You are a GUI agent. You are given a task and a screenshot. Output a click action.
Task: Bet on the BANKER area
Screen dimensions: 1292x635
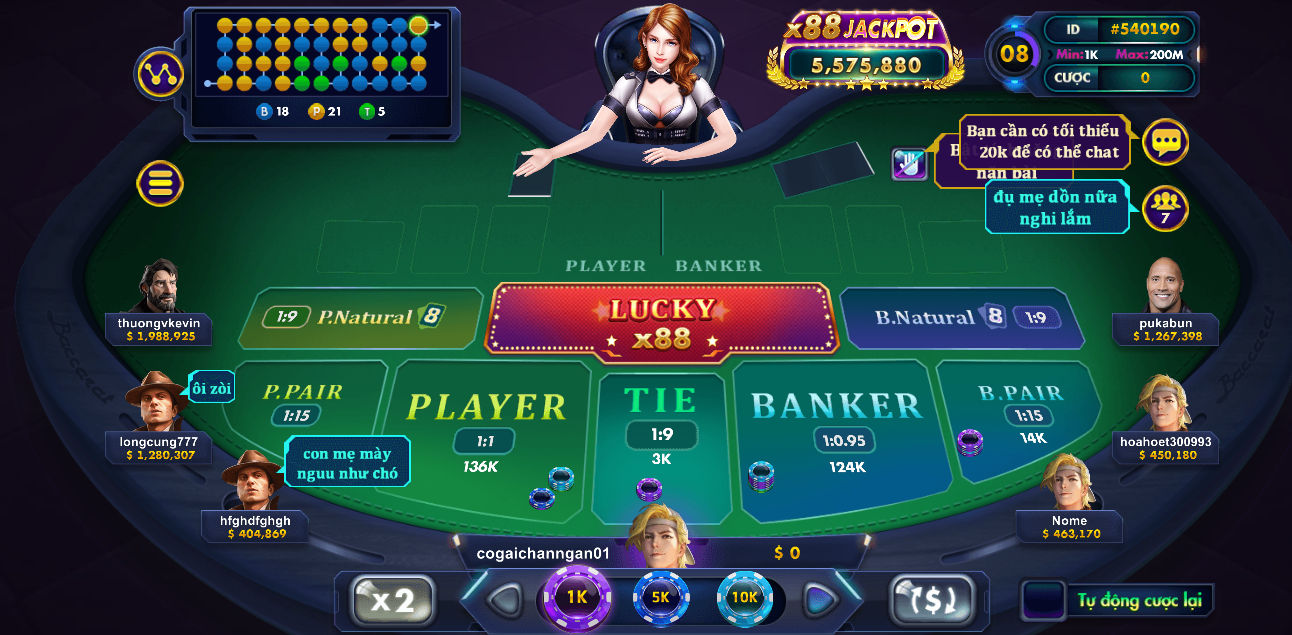coord(837,420)
